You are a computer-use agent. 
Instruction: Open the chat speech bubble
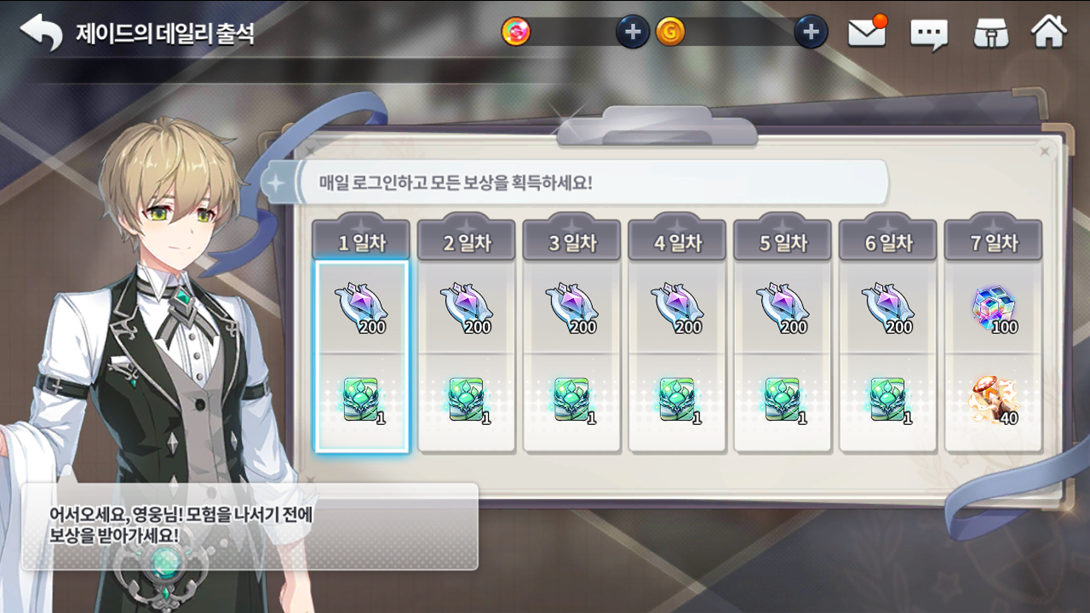point(929,35)
